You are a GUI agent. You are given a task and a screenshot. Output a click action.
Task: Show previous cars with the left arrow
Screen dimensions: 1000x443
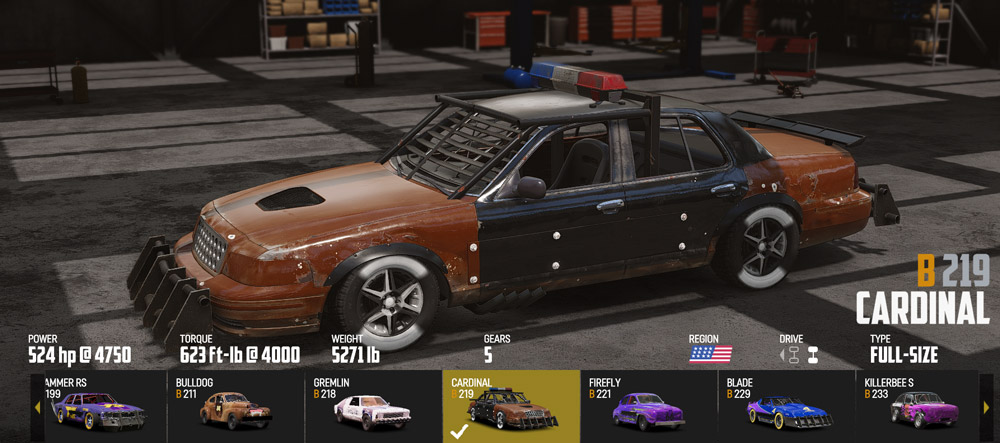(x=37, y=407)
